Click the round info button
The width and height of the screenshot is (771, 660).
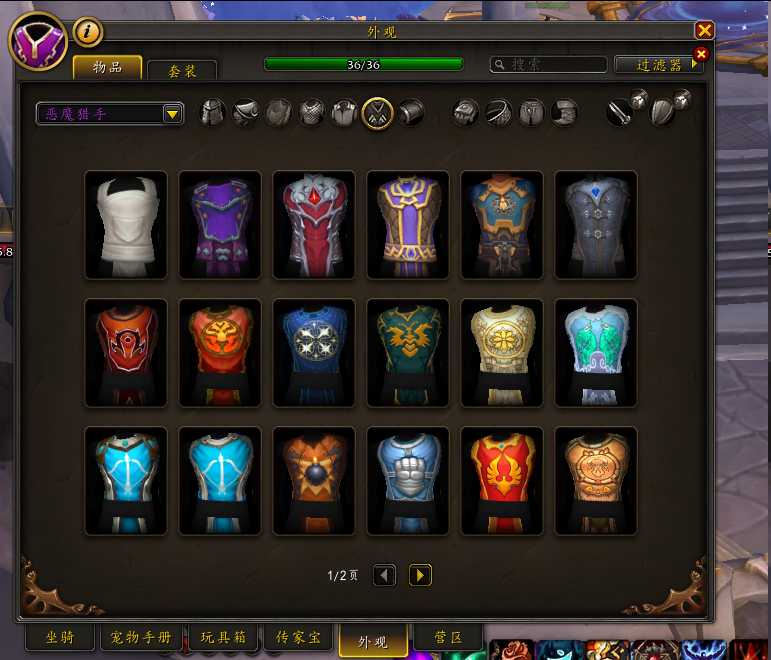tap(88, 32)
